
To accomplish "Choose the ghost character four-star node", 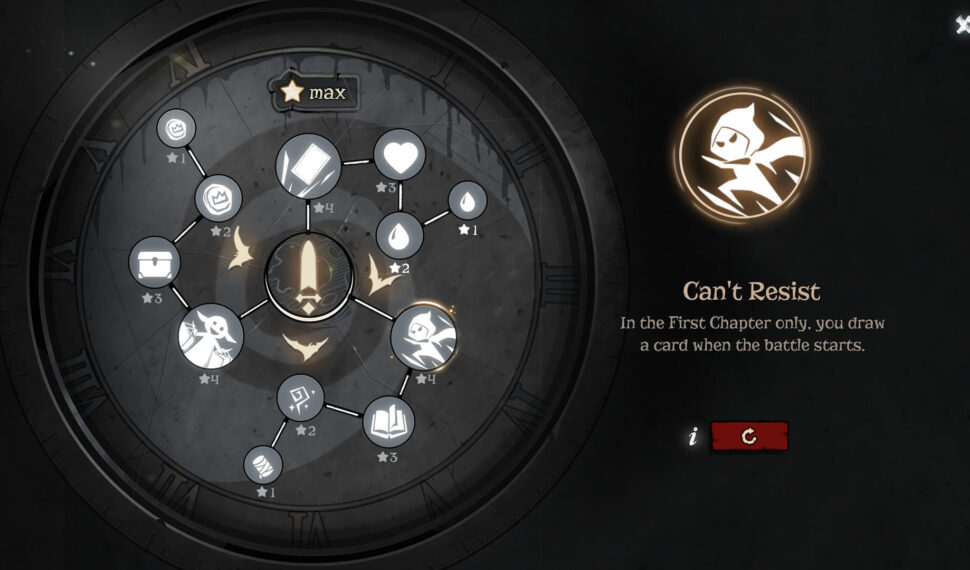I will tap(211, 336).
